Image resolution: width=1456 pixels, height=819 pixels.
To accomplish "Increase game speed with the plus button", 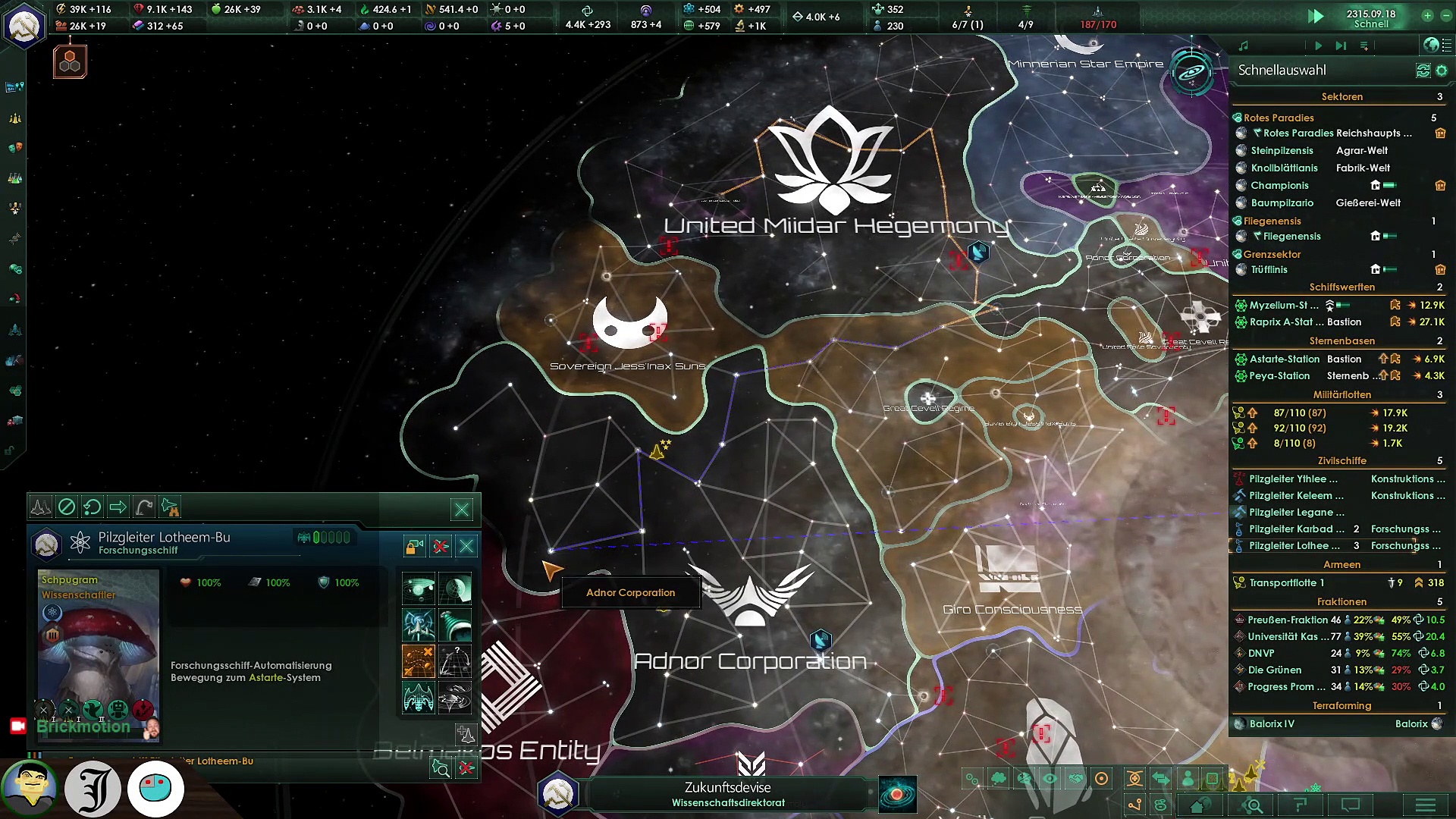I will [x=1427, y=15].
